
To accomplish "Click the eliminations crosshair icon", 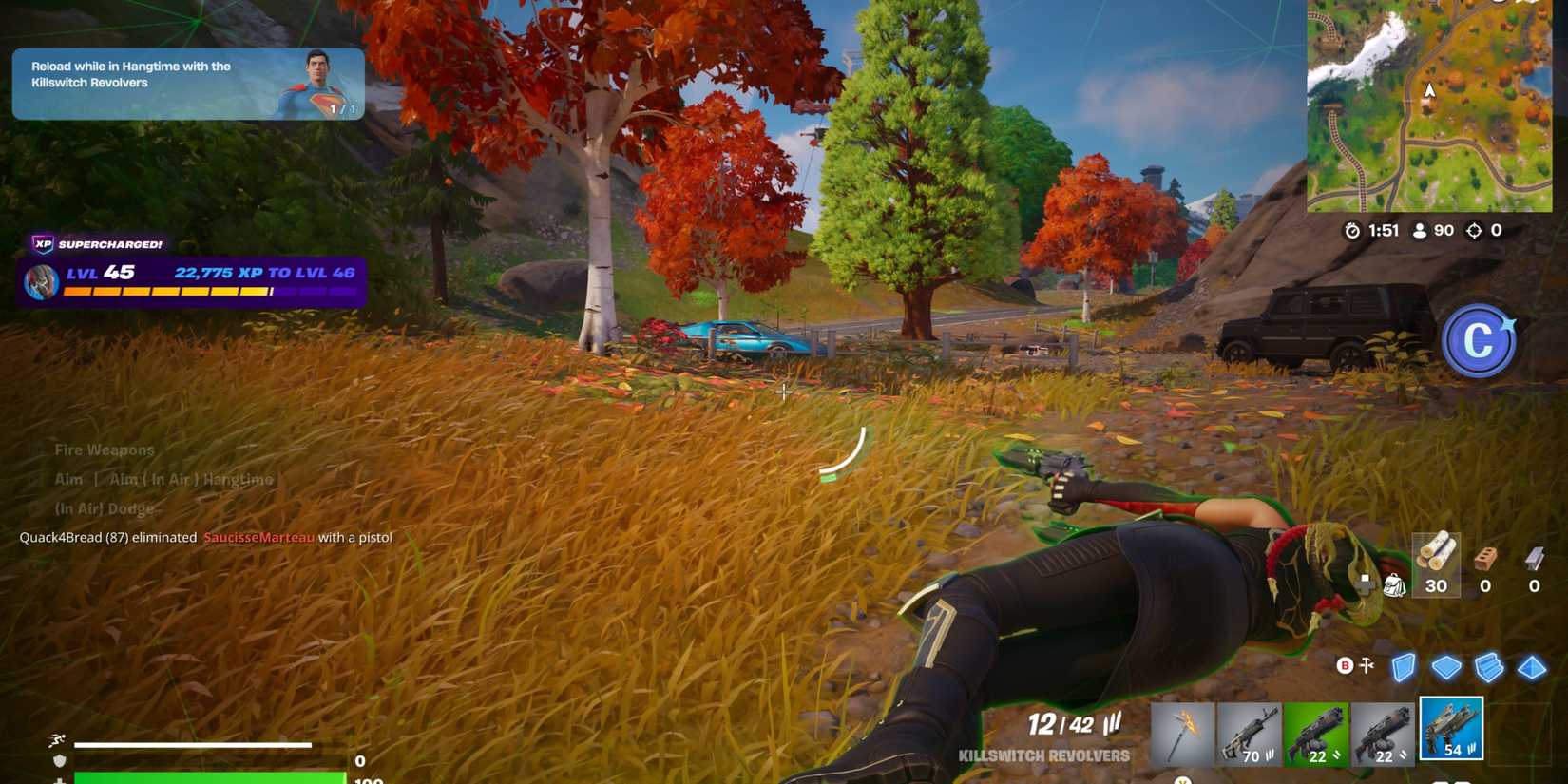I will [1474, 230].
